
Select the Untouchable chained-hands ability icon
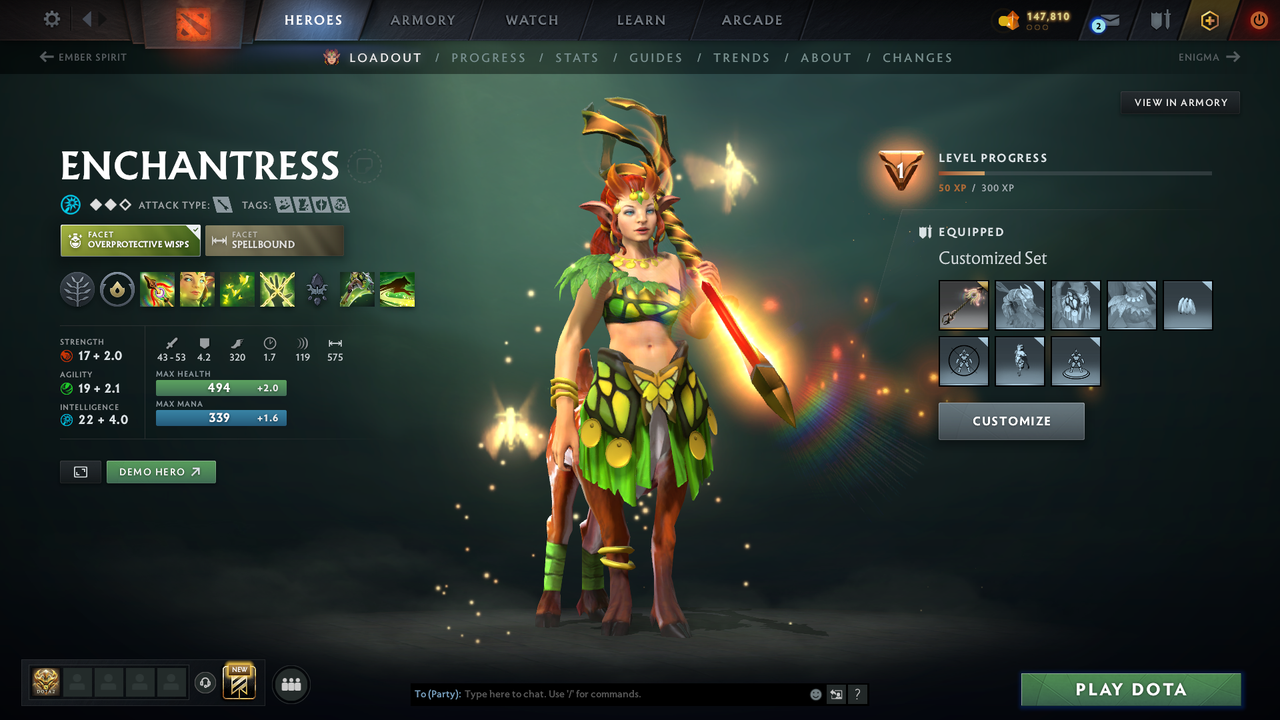click(x=277, y=289)
